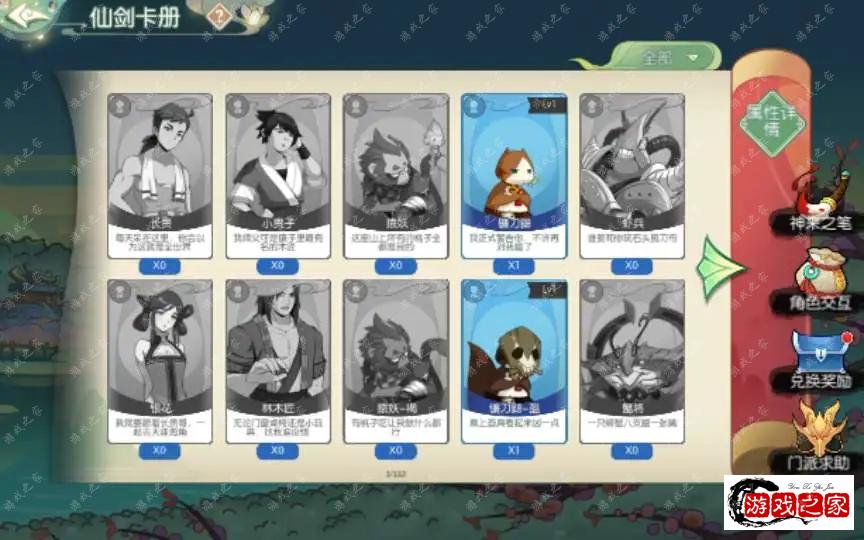Select the 猿妖-揭 card
Viewport: 864px width, 540px height.
pos(396,360)
